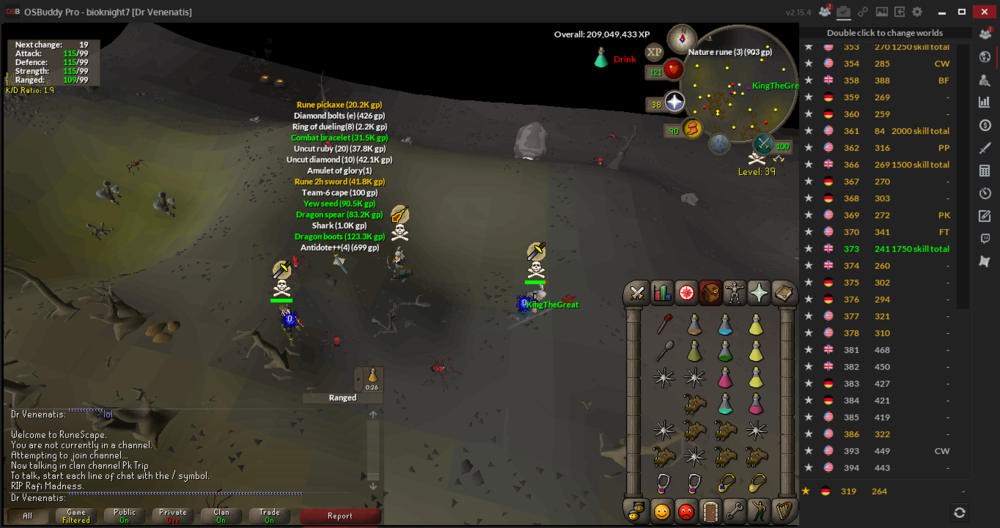Image resolution: width=1000 pixels, height=528 pixels.
Task: Switch to the Skills stats tab
Action: click(662, 292)
